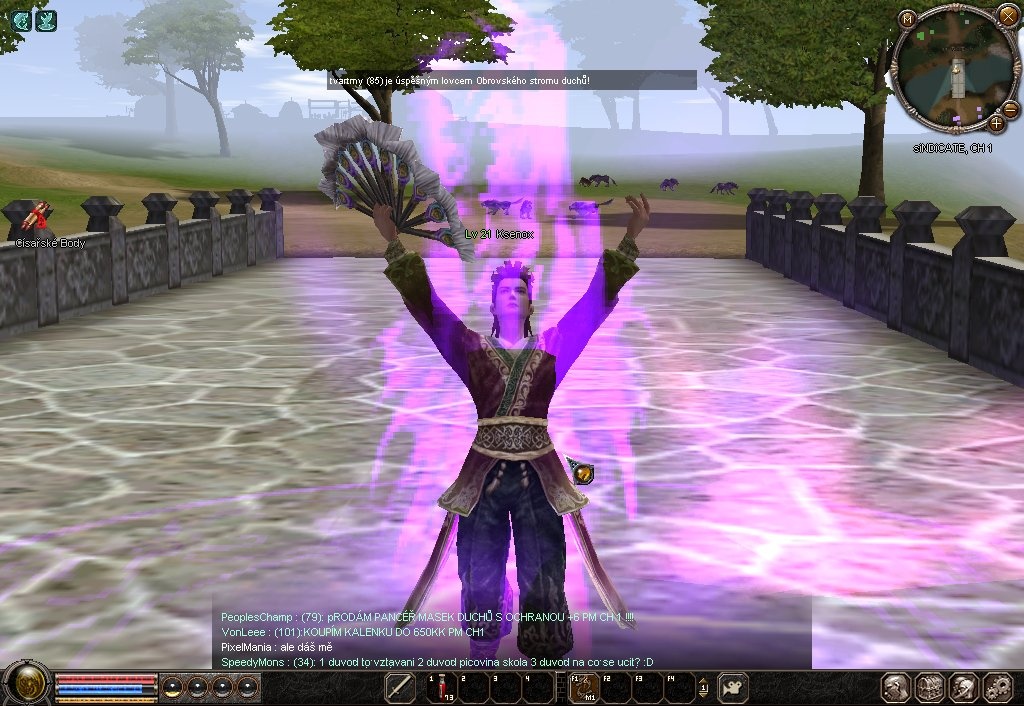Zoom in the minimap with plus button
The image size is (1024, 706).
coord(996,123)
